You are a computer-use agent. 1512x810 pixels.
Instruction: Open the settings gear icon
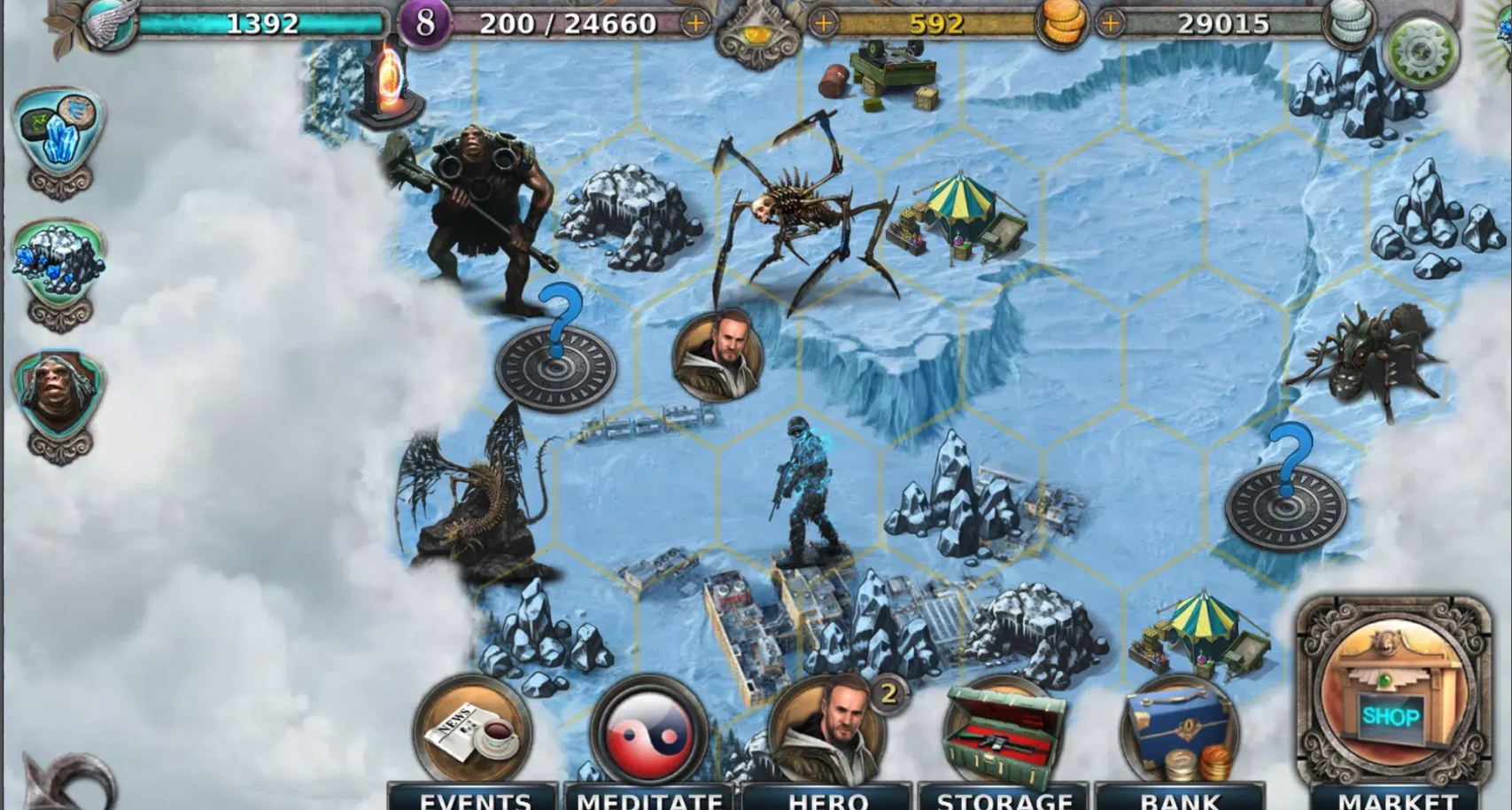pos(1420,51)
